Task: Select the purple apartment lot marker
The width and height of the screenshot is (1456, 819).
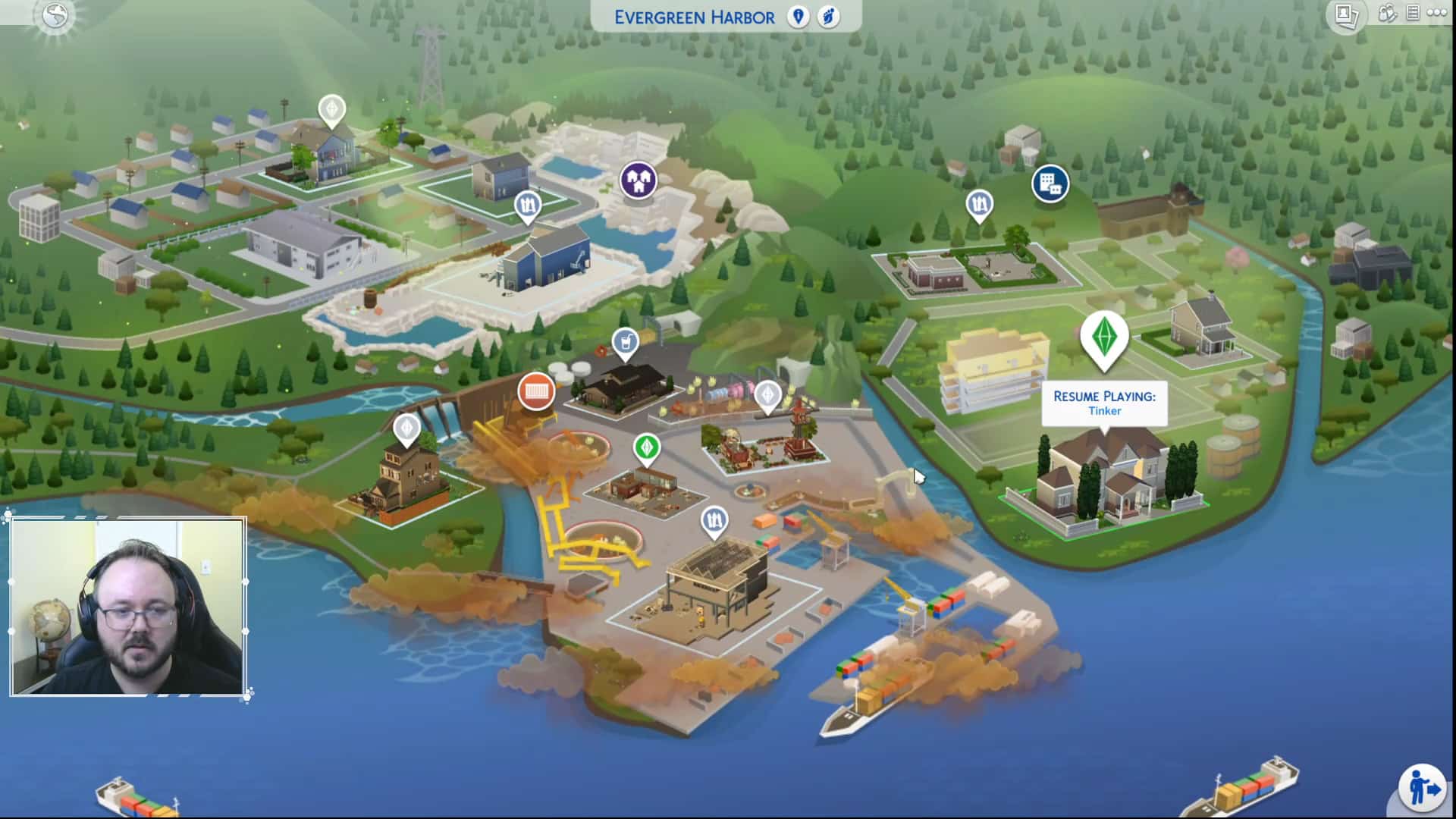Action: click(x=638, y=180)
